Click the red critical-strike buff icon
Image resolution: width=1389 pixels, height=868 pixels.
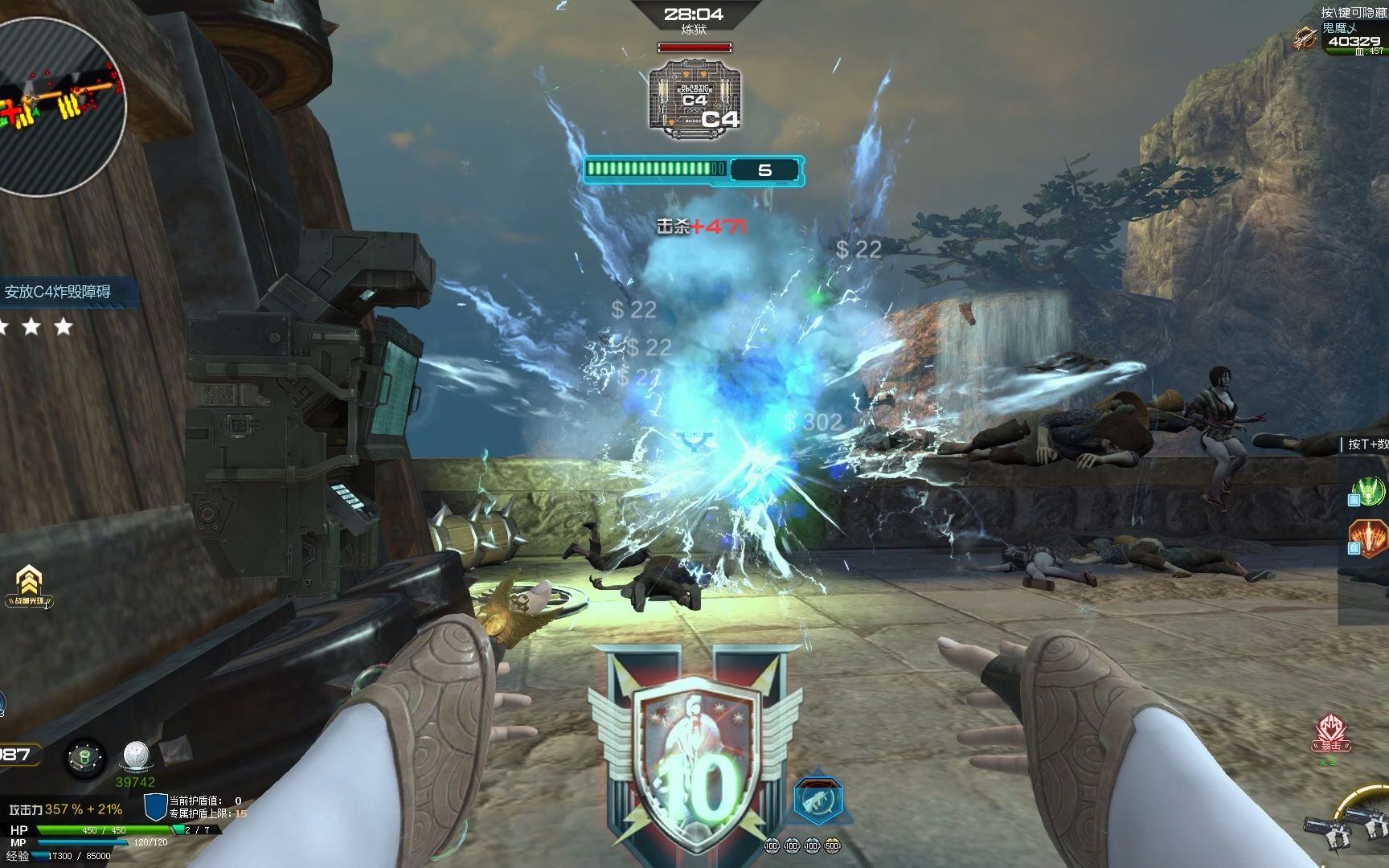(x=1327, y=733)
